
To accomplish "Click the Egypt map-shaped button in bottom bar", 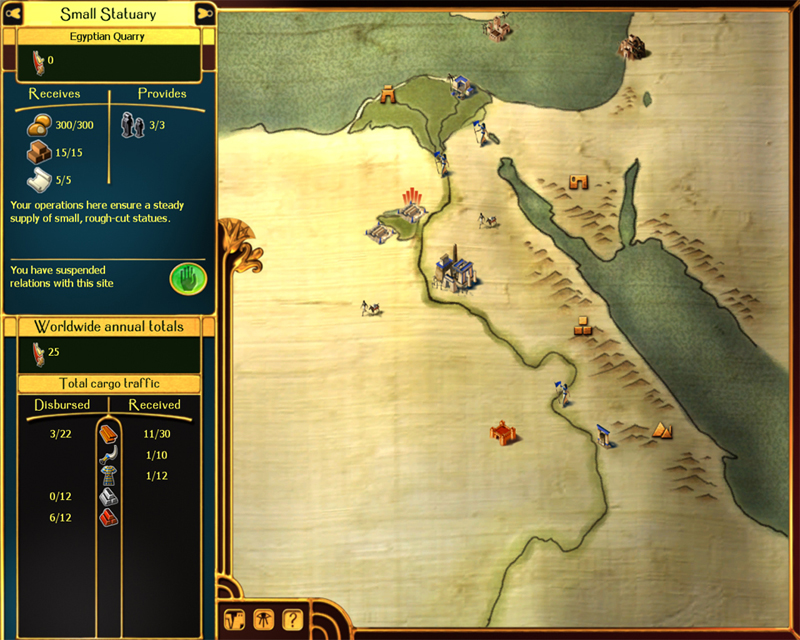I will tap(236, 618).
